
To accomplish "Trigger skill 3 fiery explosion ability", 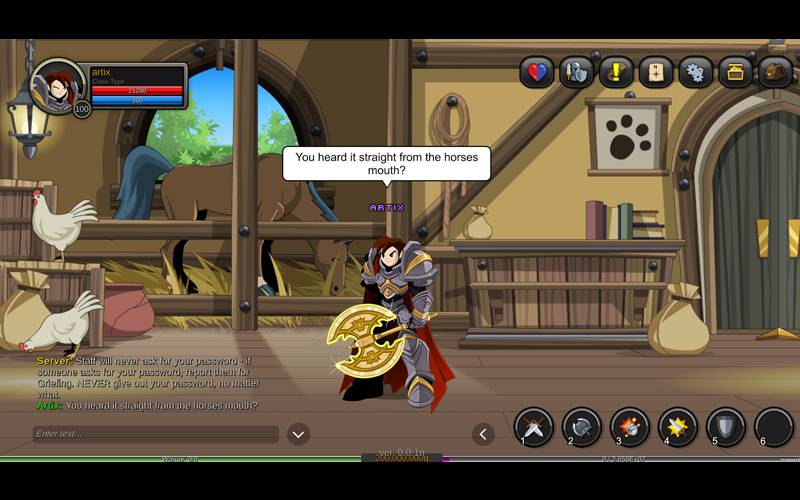I will coord(630,427).
